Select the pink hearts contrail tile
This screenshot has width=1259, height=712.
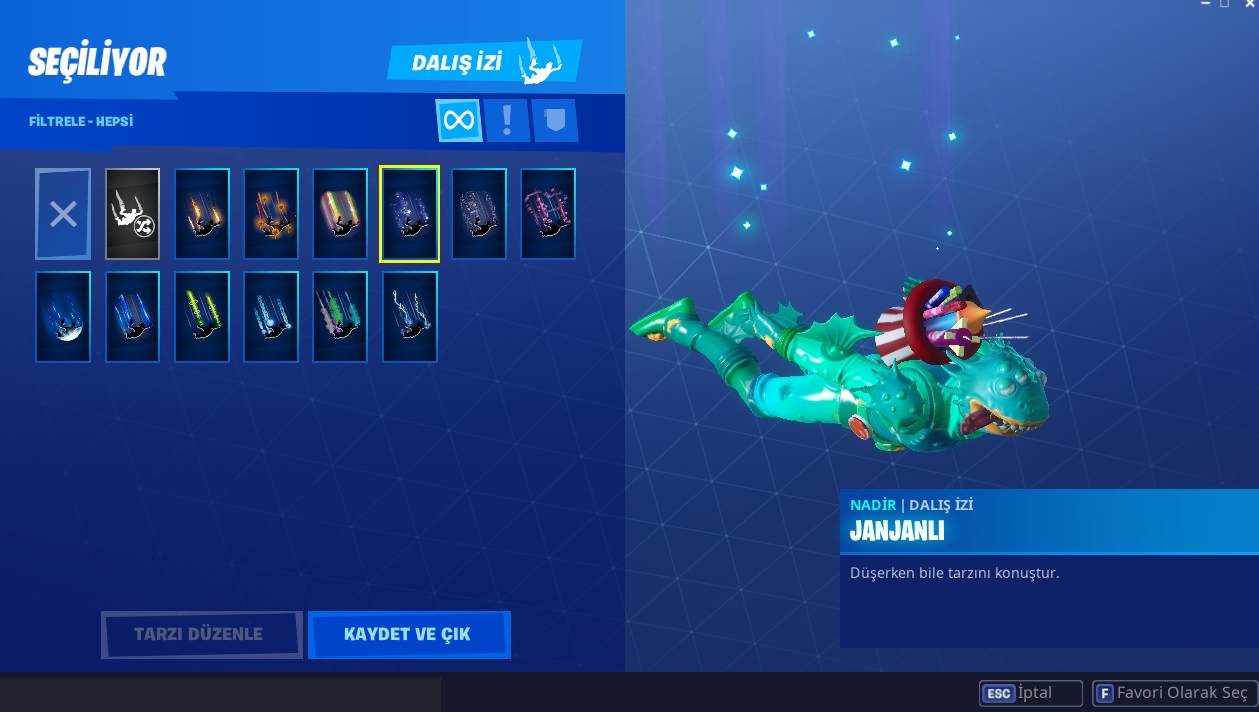coord(548,214)
